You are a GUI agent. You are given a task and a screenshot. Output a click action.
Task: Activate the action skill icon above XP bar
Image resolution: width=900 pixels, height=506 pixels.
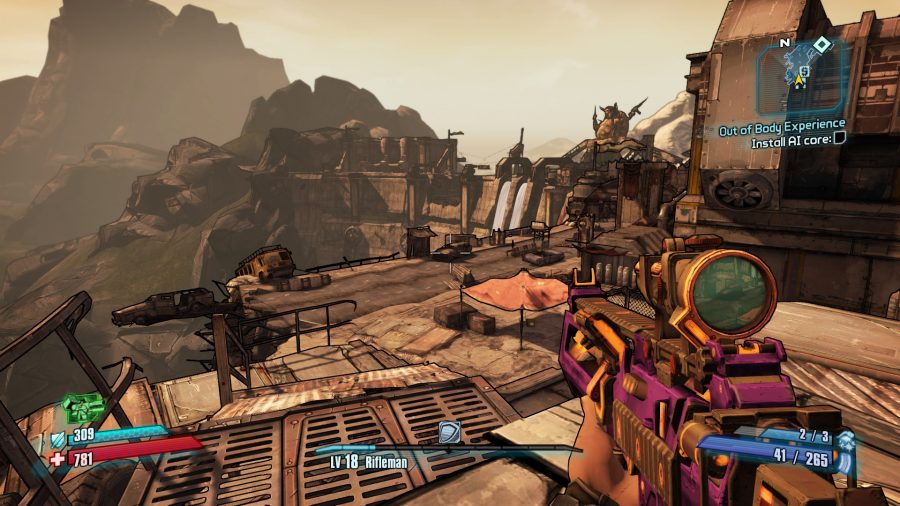(449, 431)
